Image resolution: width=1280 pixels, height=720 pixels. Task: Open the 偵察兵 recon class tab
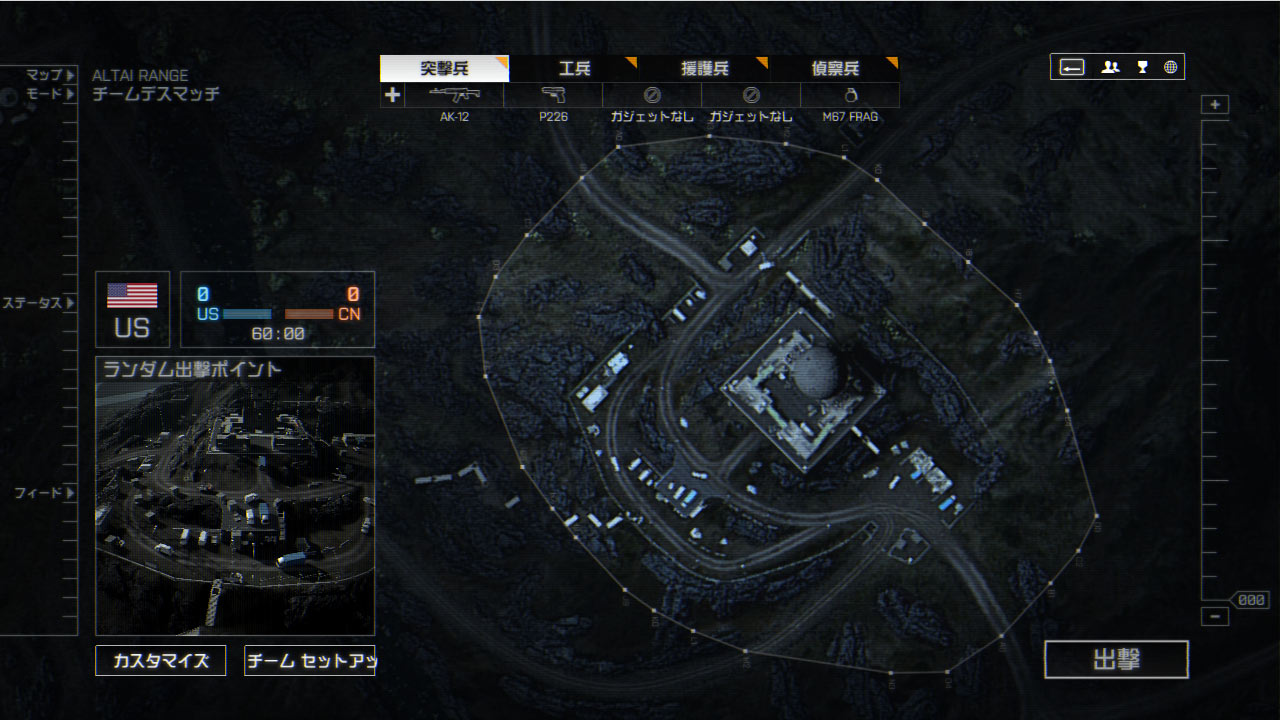click(835, 69)
